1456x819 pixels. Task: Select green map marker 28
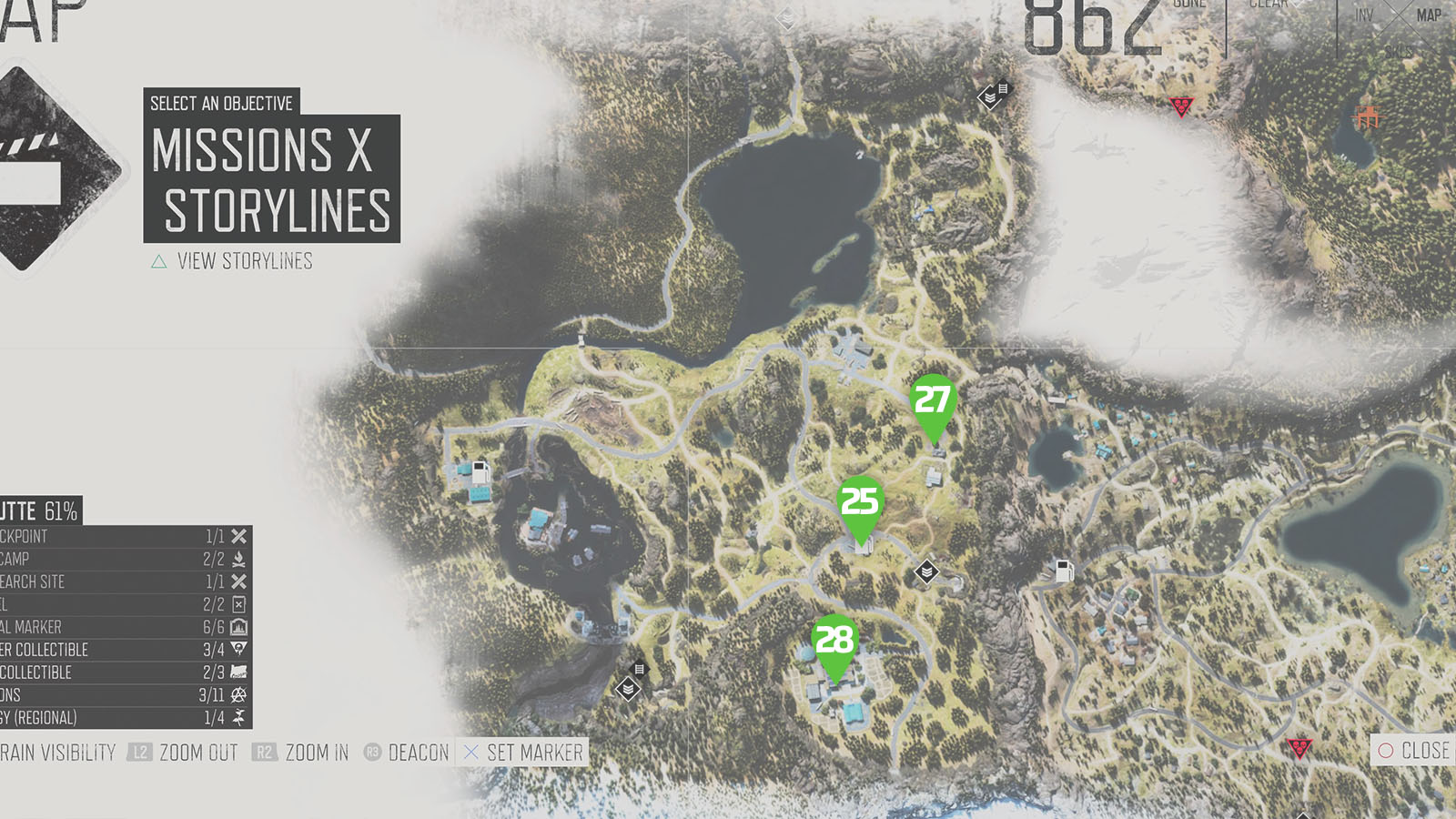click(x=835, y=642)
